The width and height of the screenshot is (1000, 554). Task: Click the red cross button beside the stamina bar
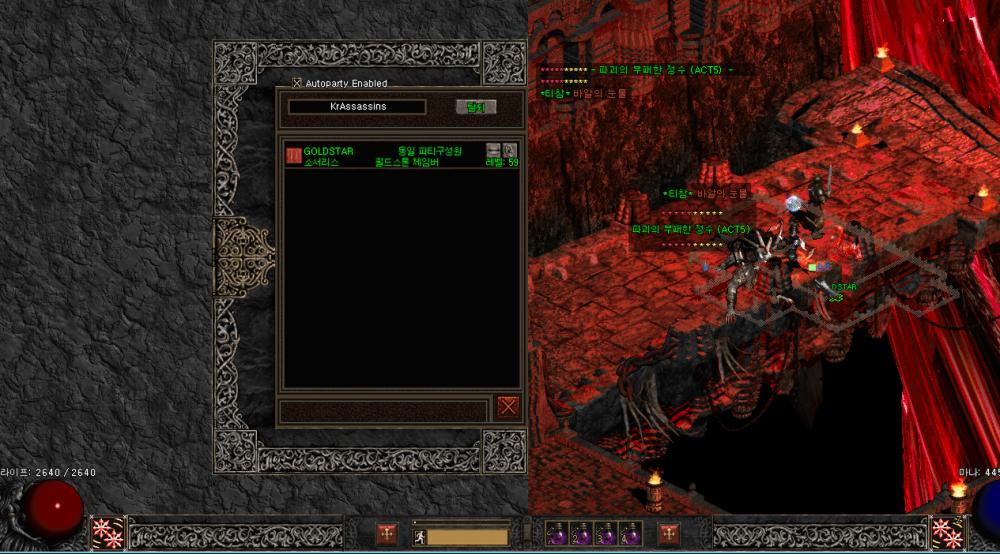click(386, 534)
